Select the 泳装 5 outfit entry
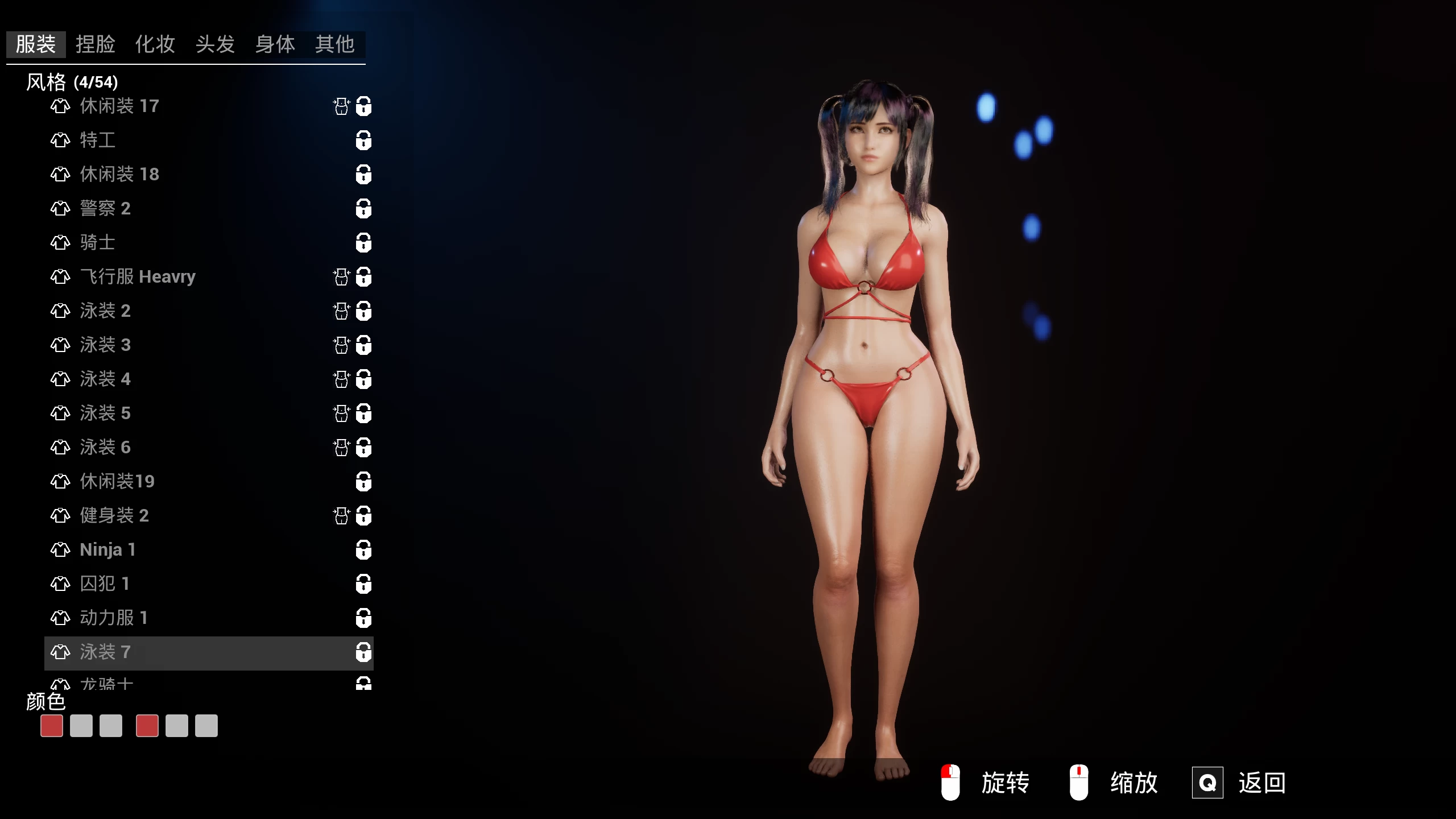This screenshot has width=1456, height=819. (106, 413)
